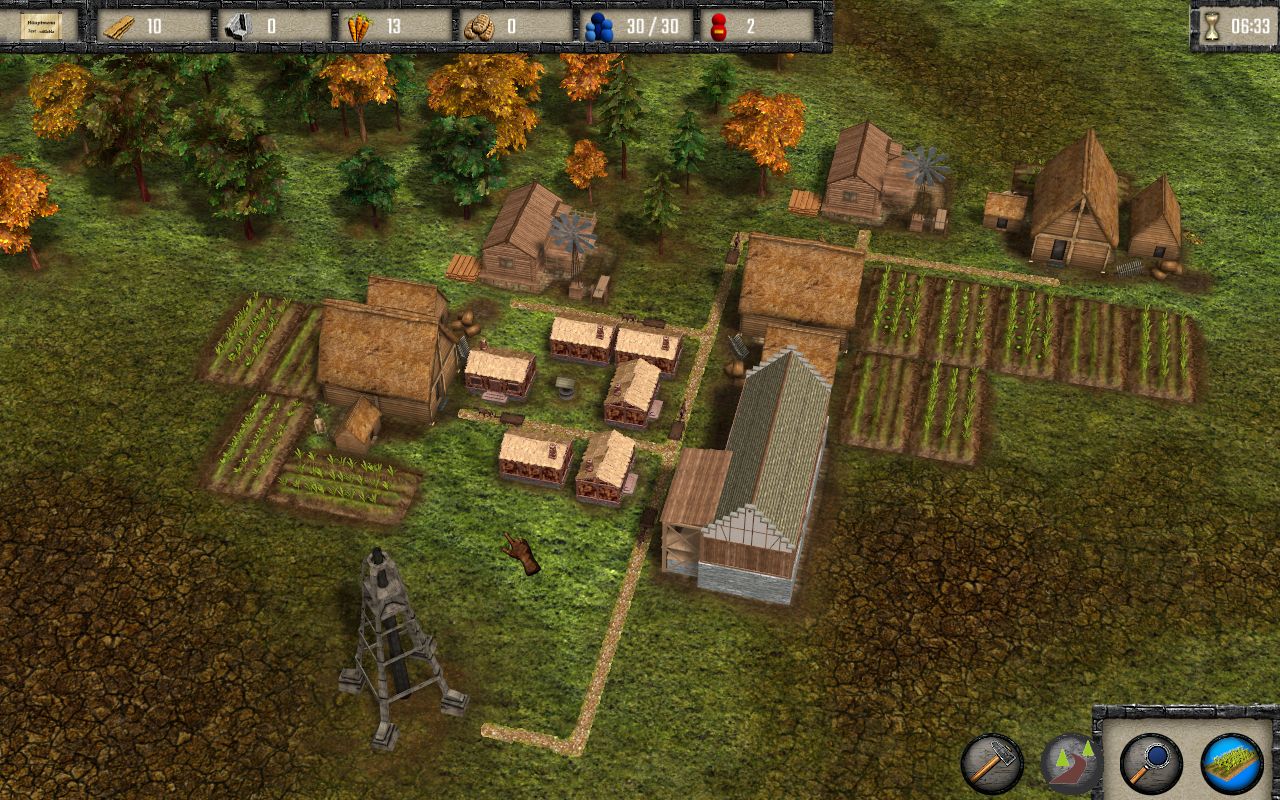Choose the crop field button
The width and height of the screenshot is (1280, 800).
tap(1231, 764)
